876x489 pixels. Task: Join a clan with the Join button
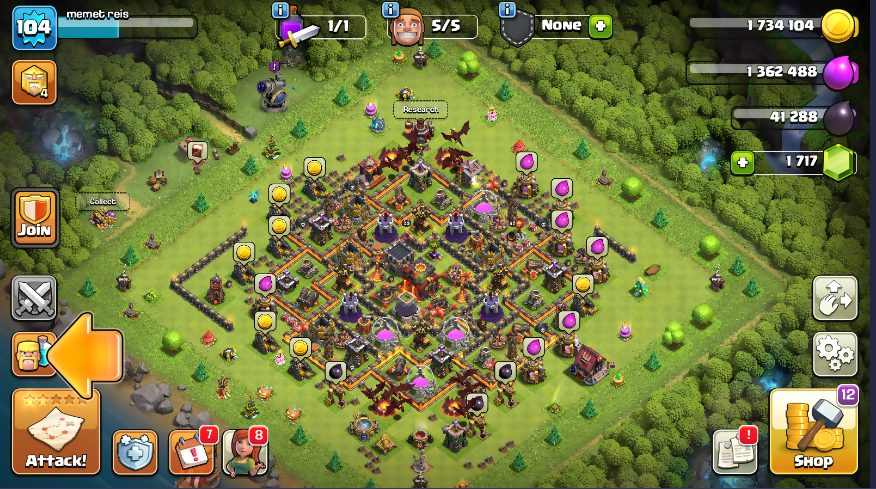point(34,218)
